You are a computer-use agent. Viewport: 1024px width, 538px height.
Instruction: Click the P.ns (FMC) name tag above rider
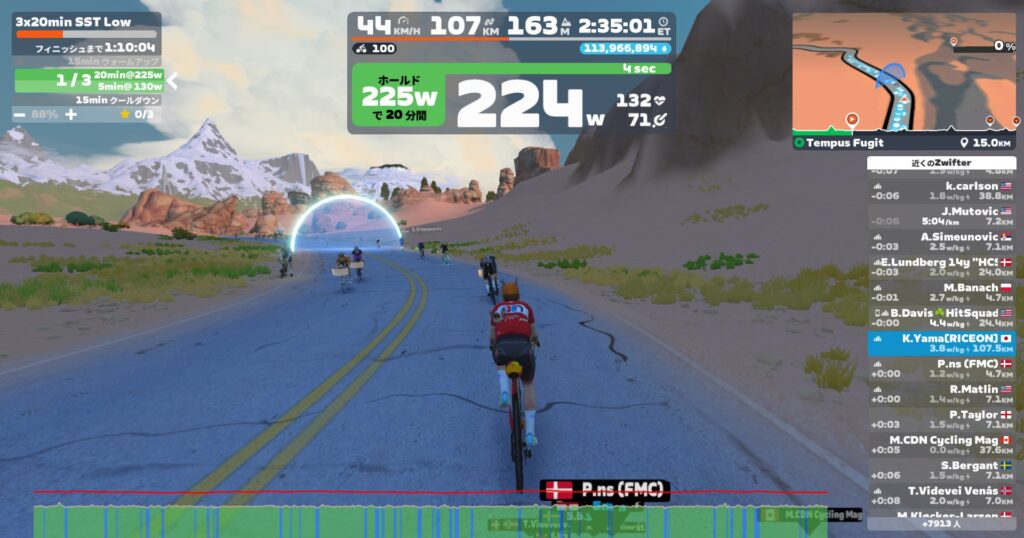[x=604, y=490]
